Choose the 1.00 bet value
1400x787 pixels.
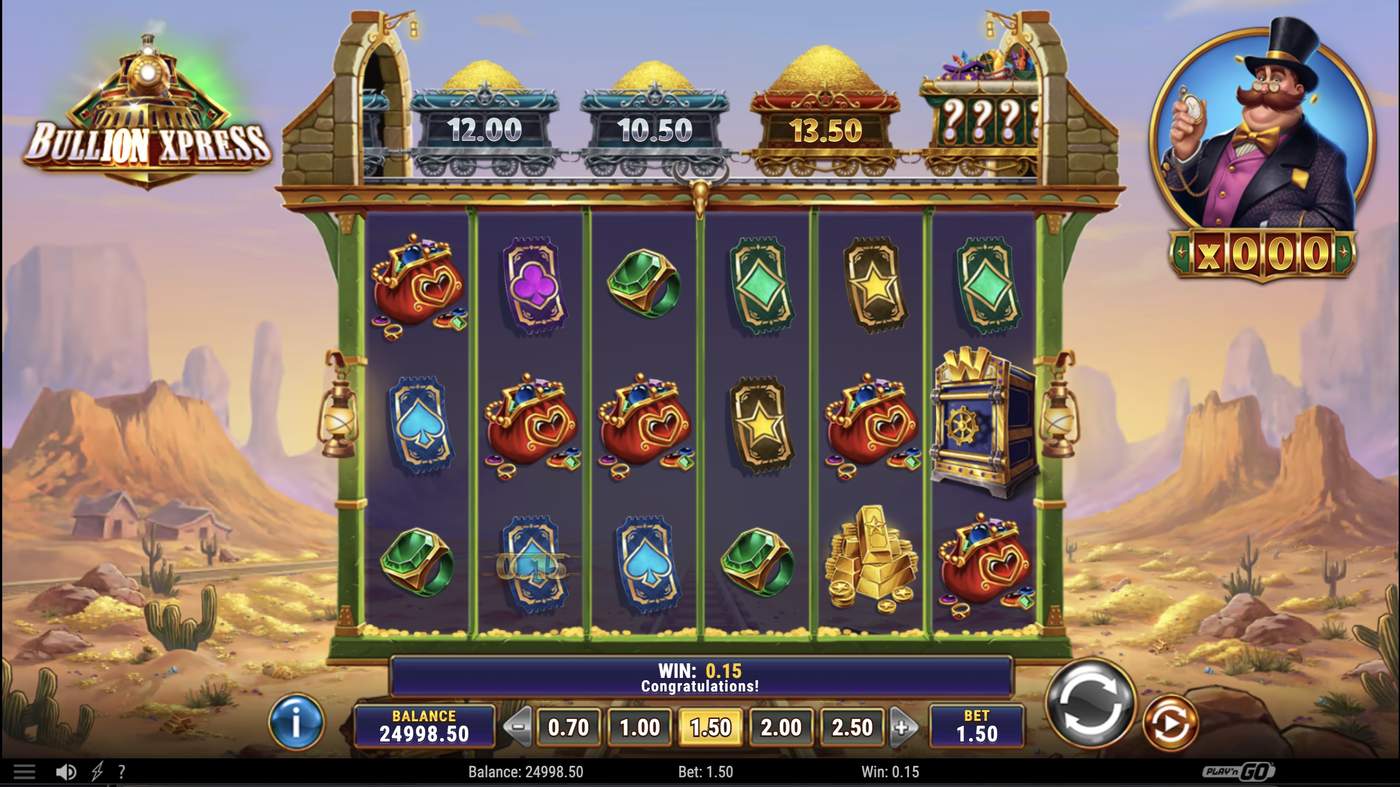(x=640, y=727)
